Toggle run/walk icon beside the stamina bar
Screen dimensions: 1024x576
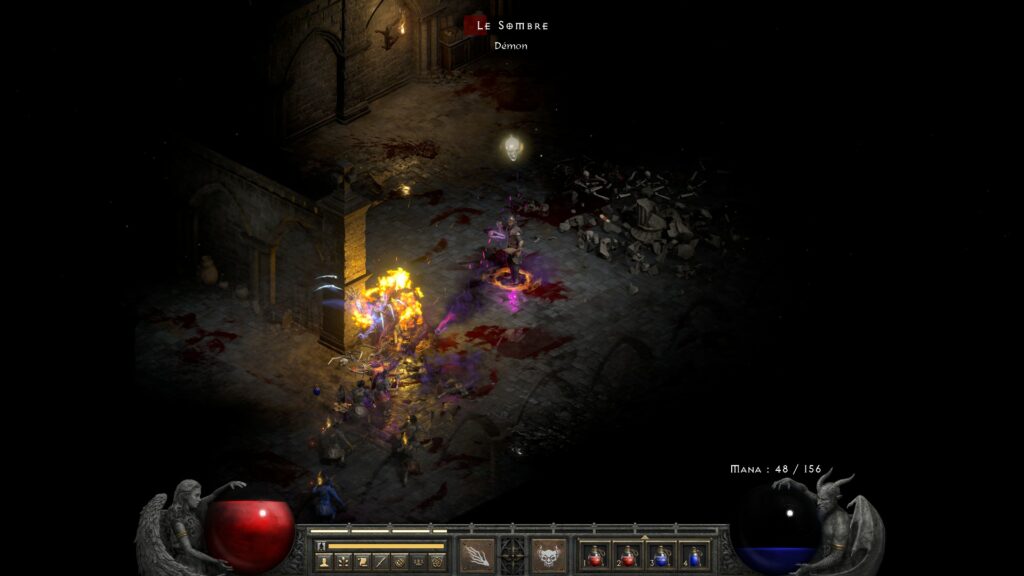321,546
